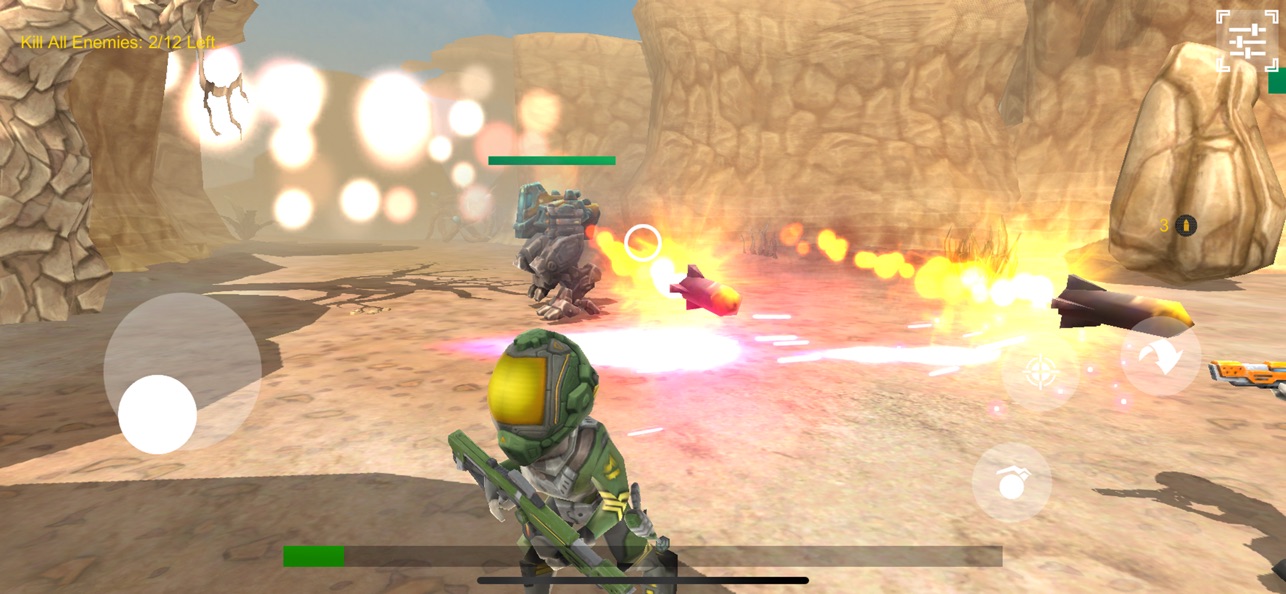The height and width of the screenshot is (594, 1286).
Task: Throw a grenade with the grenade button
Action: [x=1011, y=482]
